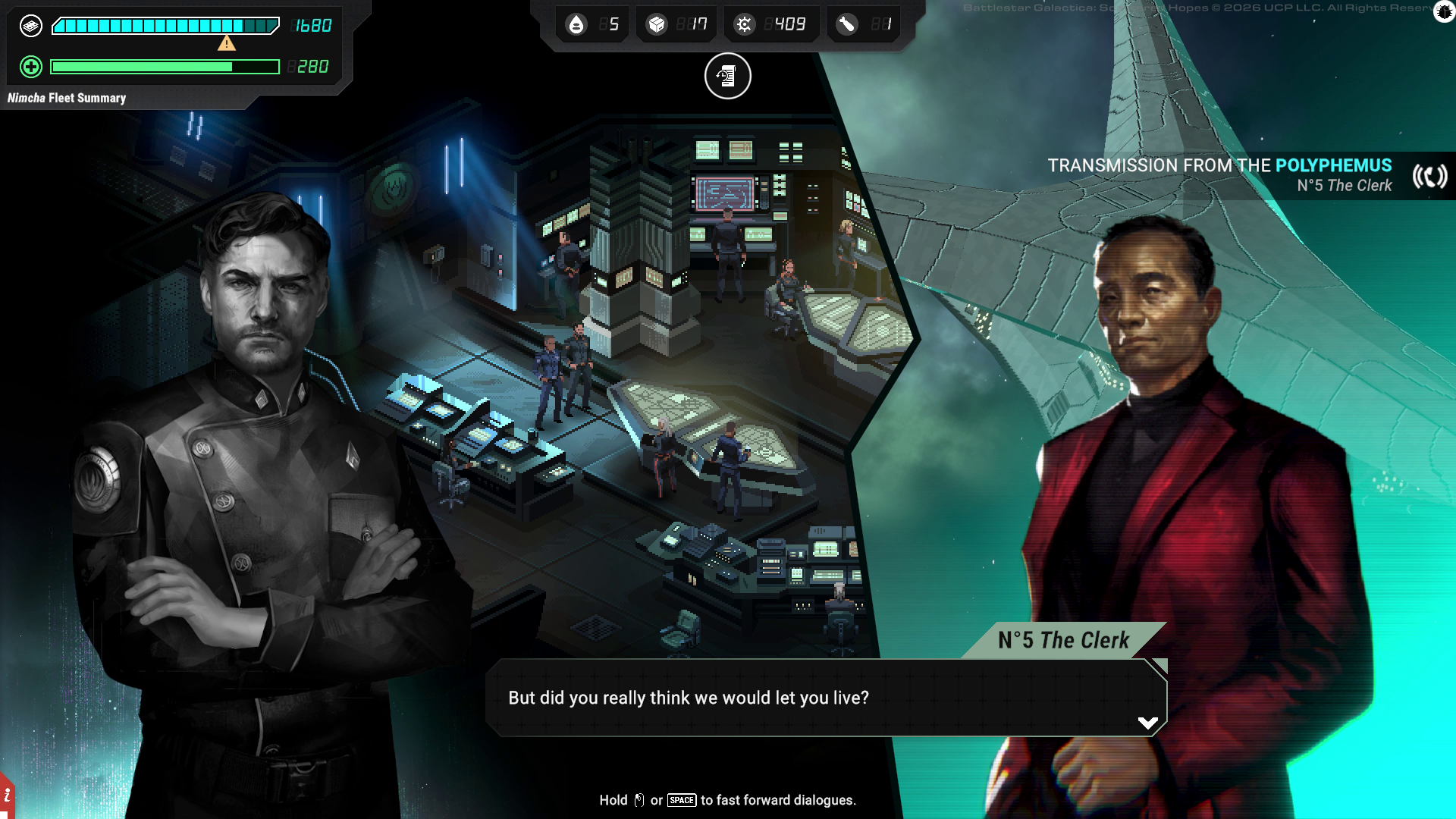Click the gear-shaped resource icon
1456x819 pixels.
[x=744, y=25]
